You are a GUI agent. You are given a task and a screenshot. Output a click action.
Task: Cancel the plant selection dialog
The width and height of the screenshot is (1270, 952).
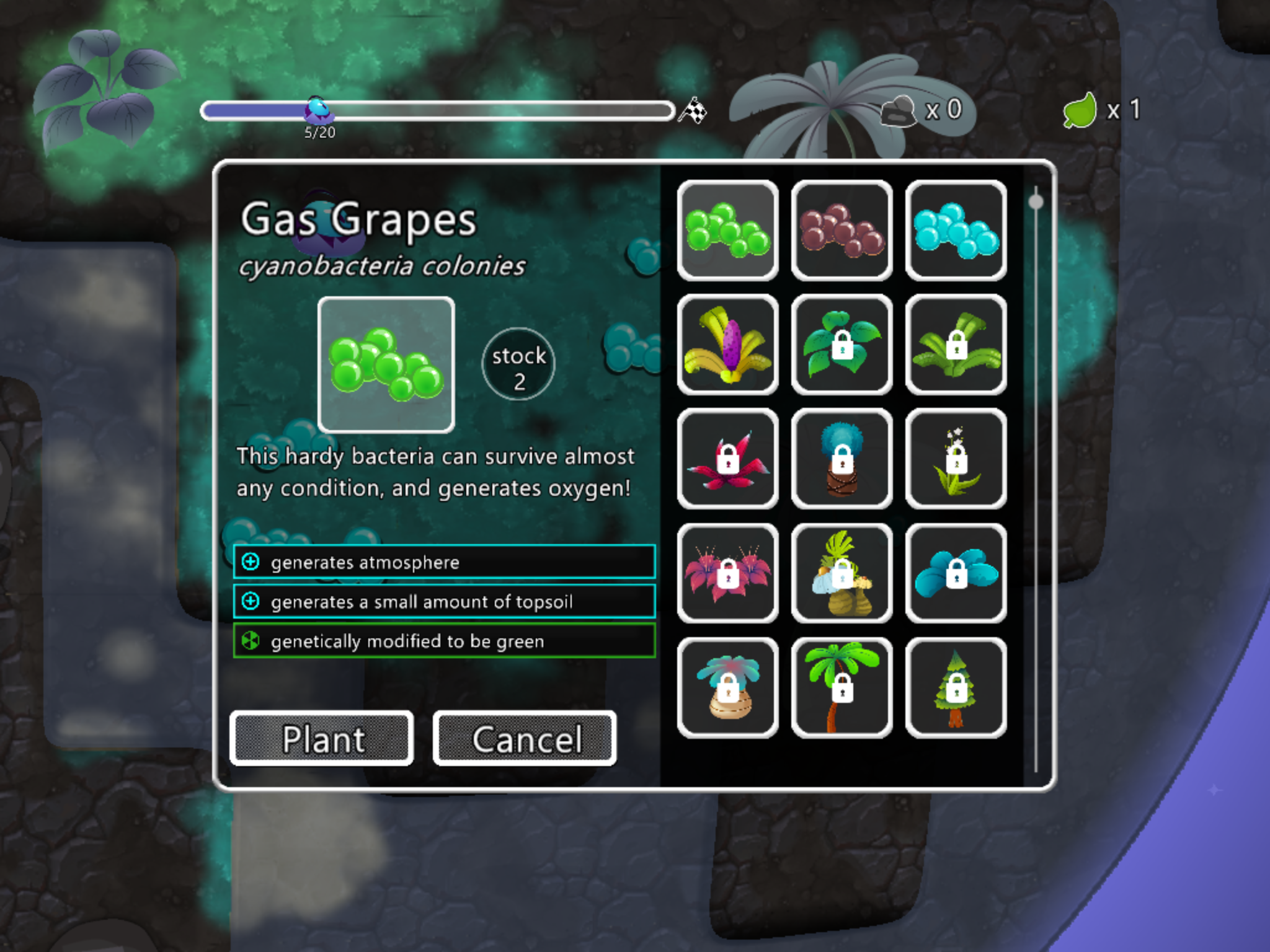pyautogui.click(x=525, y=738)
